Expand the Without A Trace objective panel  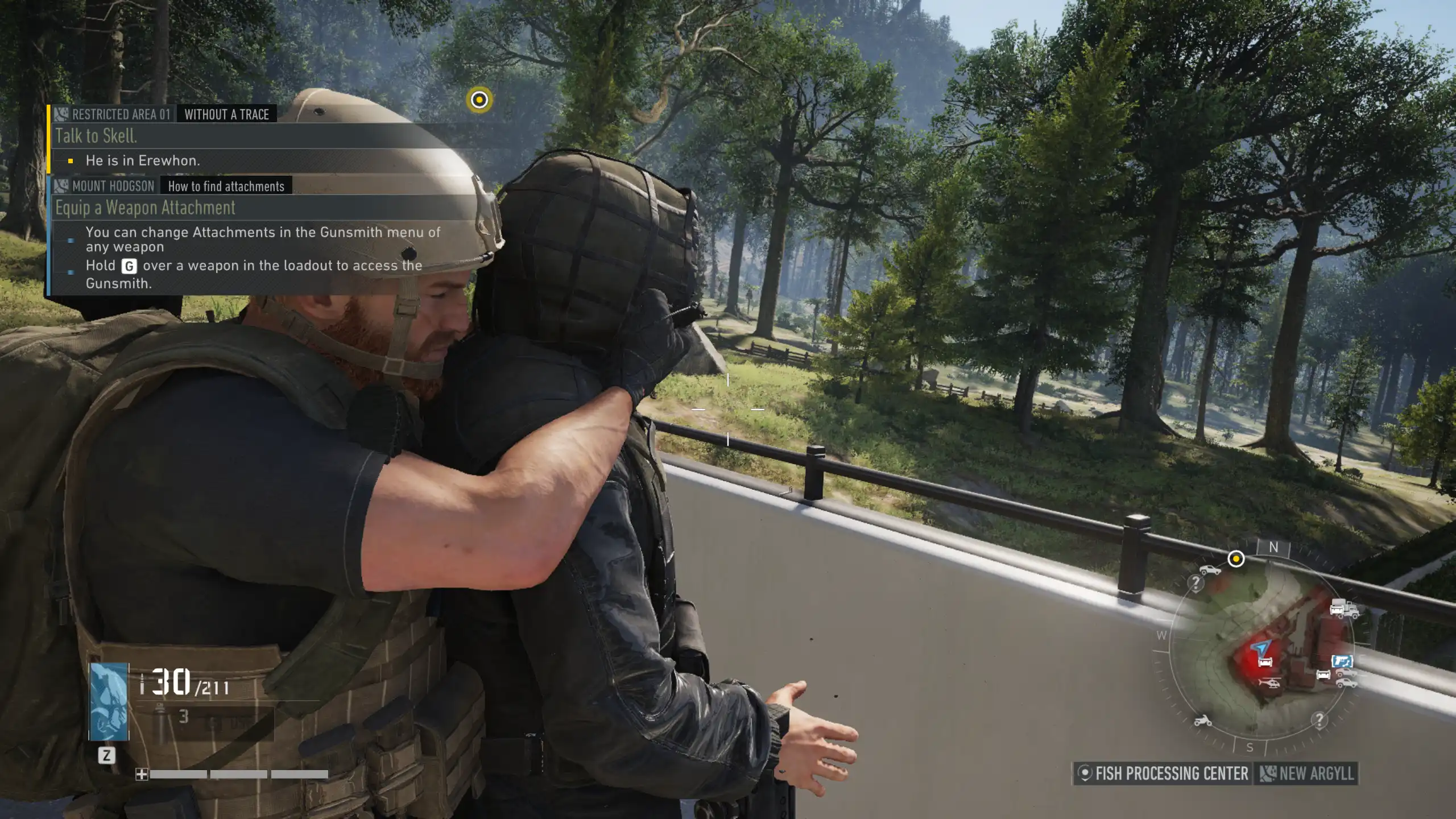click(226, 114)
